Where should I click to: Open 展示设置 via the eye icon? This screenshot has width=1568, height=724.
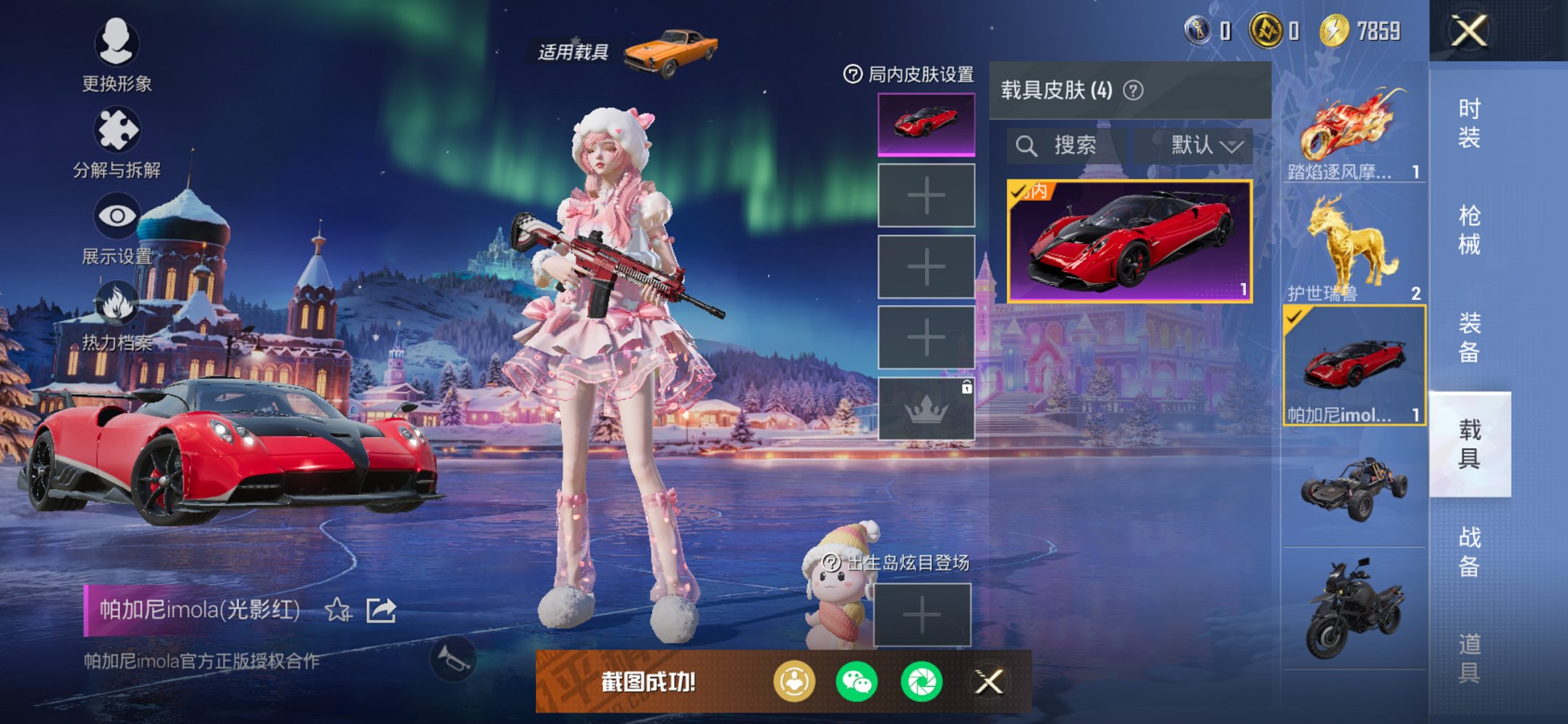(x=119, y=216)
